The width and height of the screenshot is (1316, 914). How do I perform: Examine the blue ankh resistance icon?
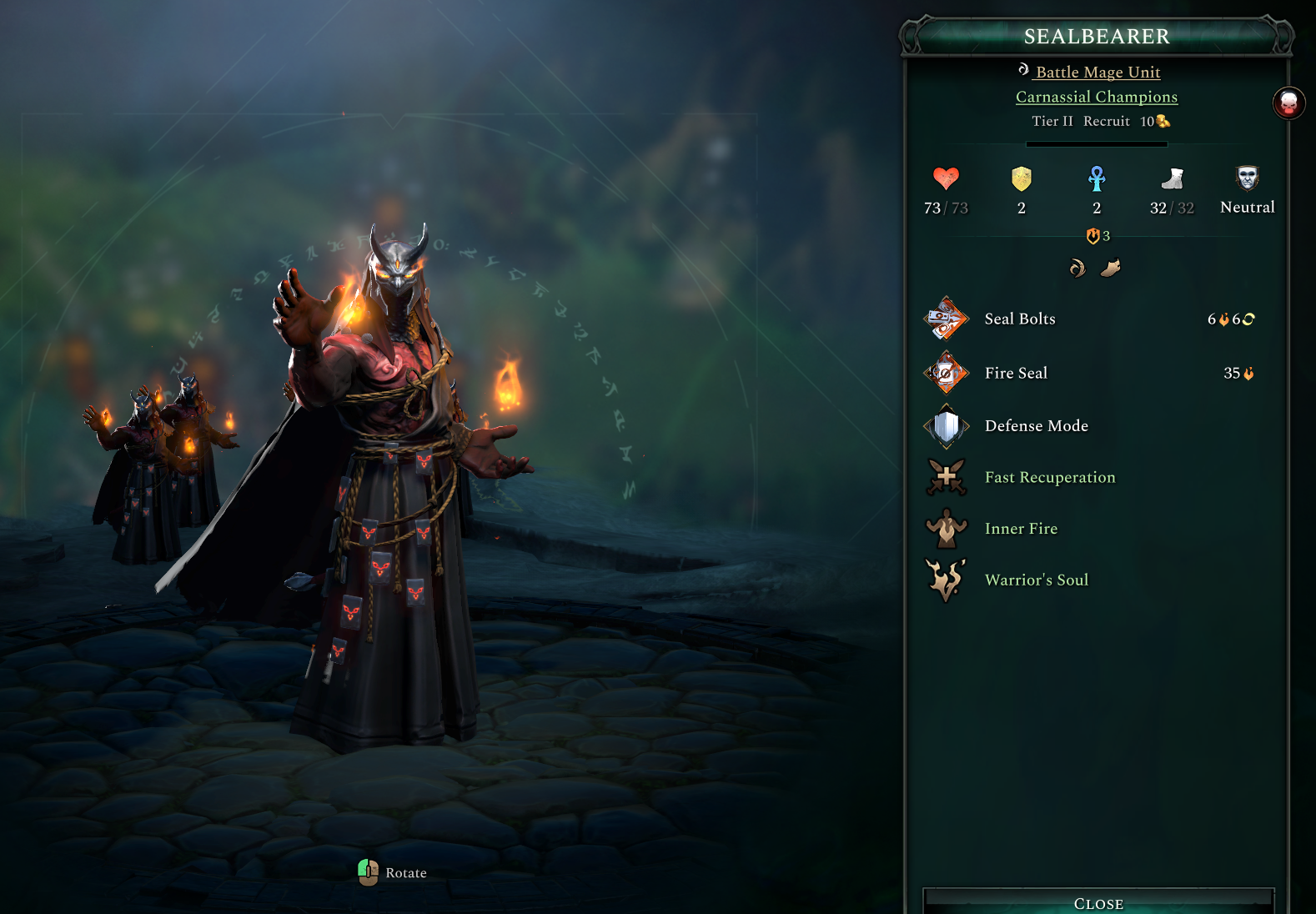coord(1097,178)
